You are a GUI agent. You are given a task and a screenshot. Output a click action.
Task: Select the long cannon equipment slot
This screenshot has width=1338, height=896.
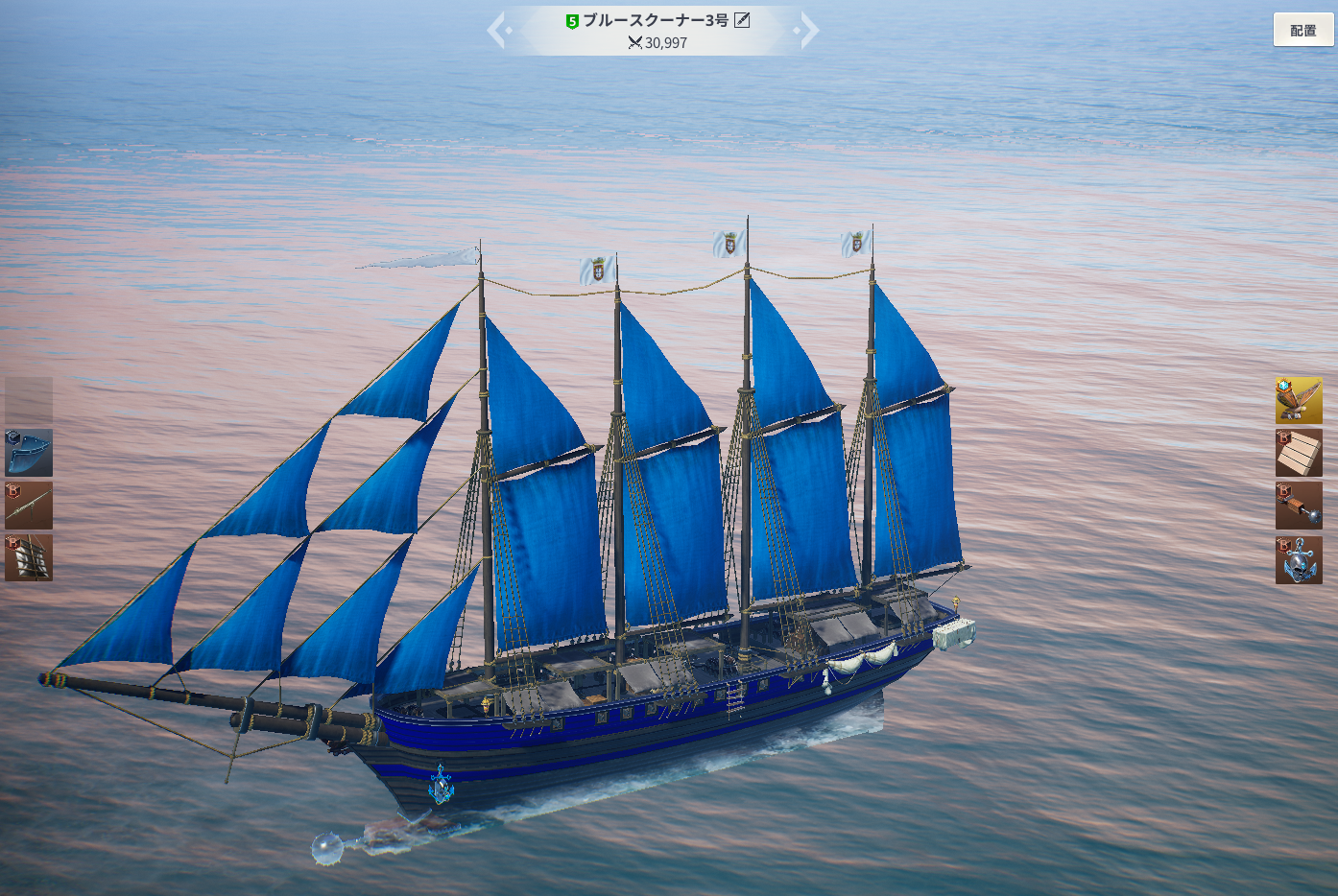(29, 505)
